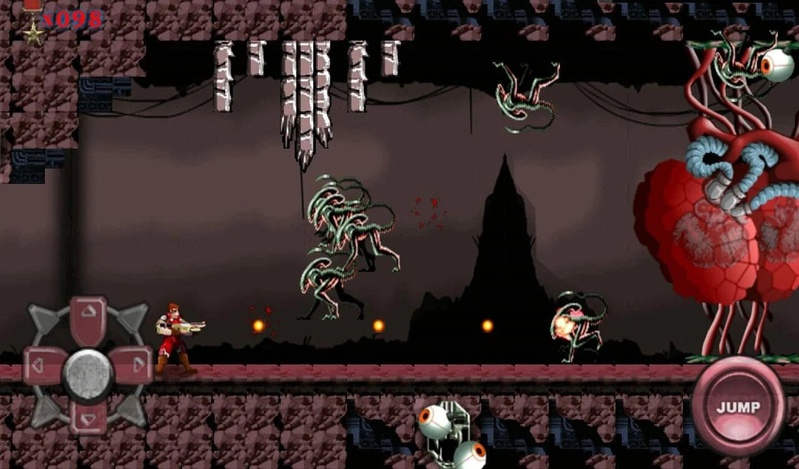
Task: Click the grey center of the d-pad
Action: point(88,371)
